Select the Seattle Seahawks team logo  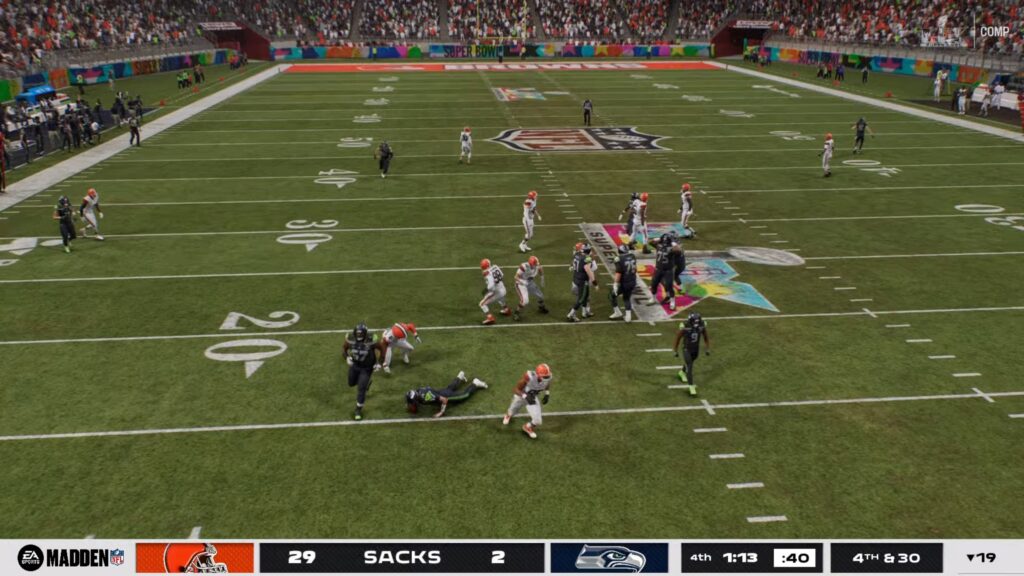tap(609, 558)
